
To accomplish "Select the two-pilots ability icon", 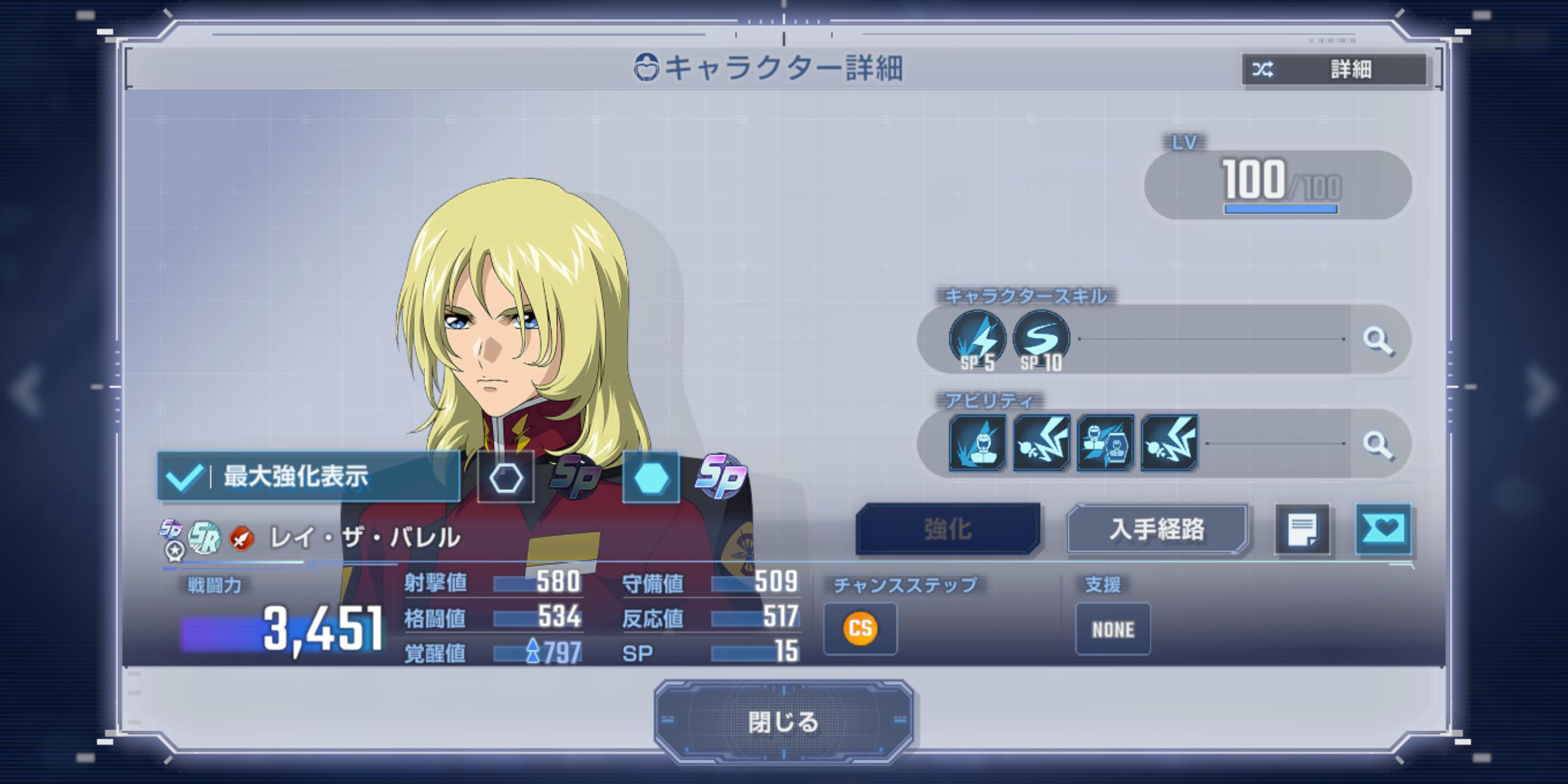I will 1105,443.
